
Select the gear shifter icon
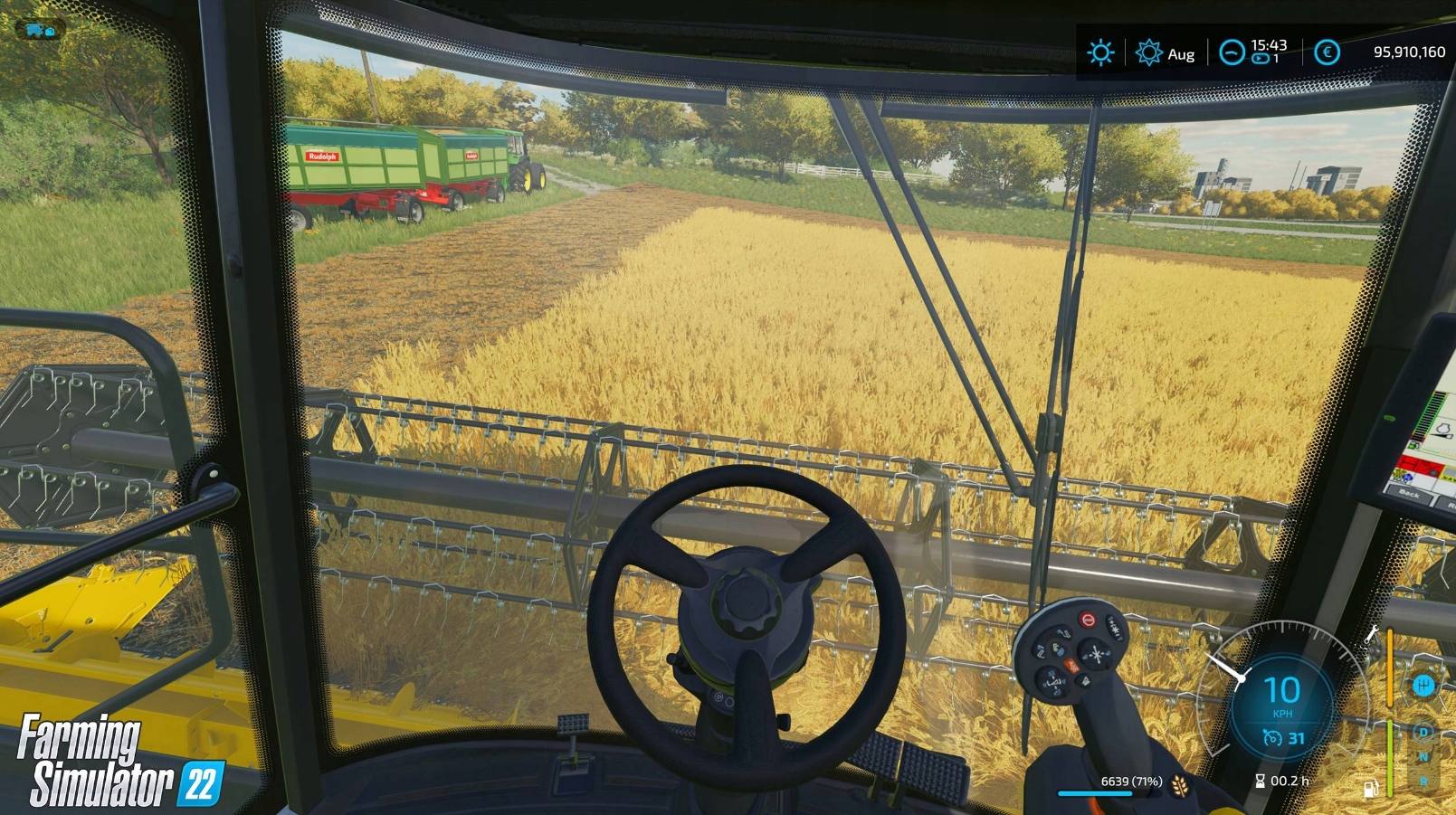point(1423,686)
